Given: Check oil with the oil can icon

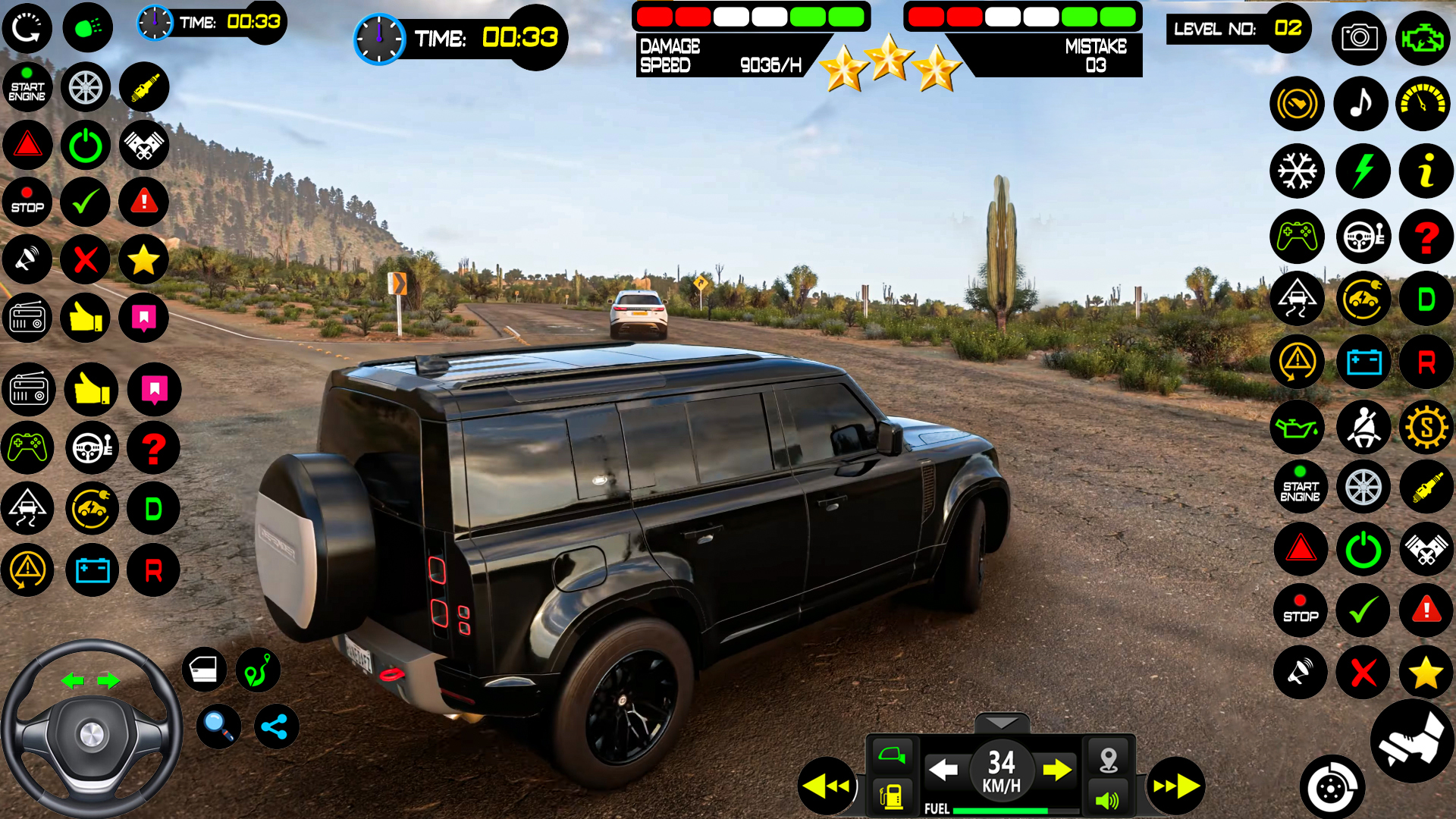Looking at the screenshot, I should pos(1297,427).
